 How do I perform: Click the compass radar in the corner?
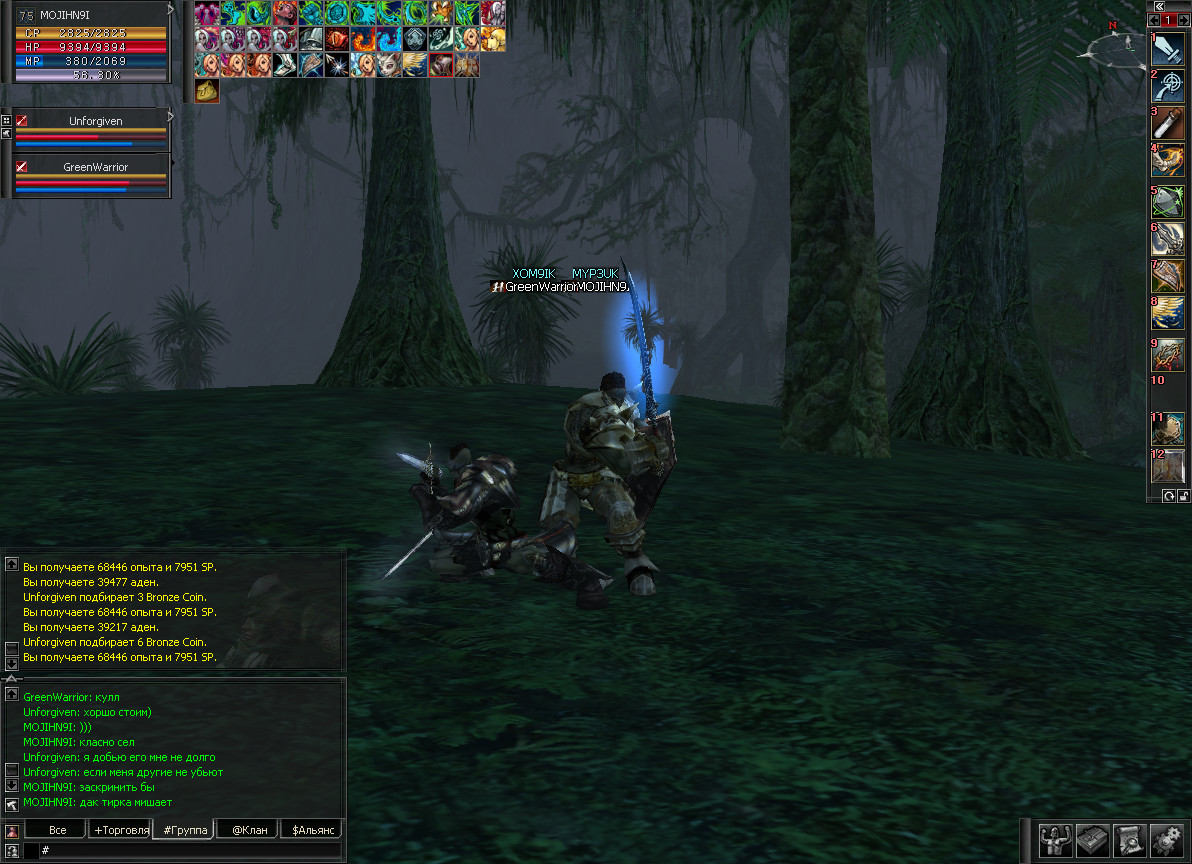coord(1120,46)
